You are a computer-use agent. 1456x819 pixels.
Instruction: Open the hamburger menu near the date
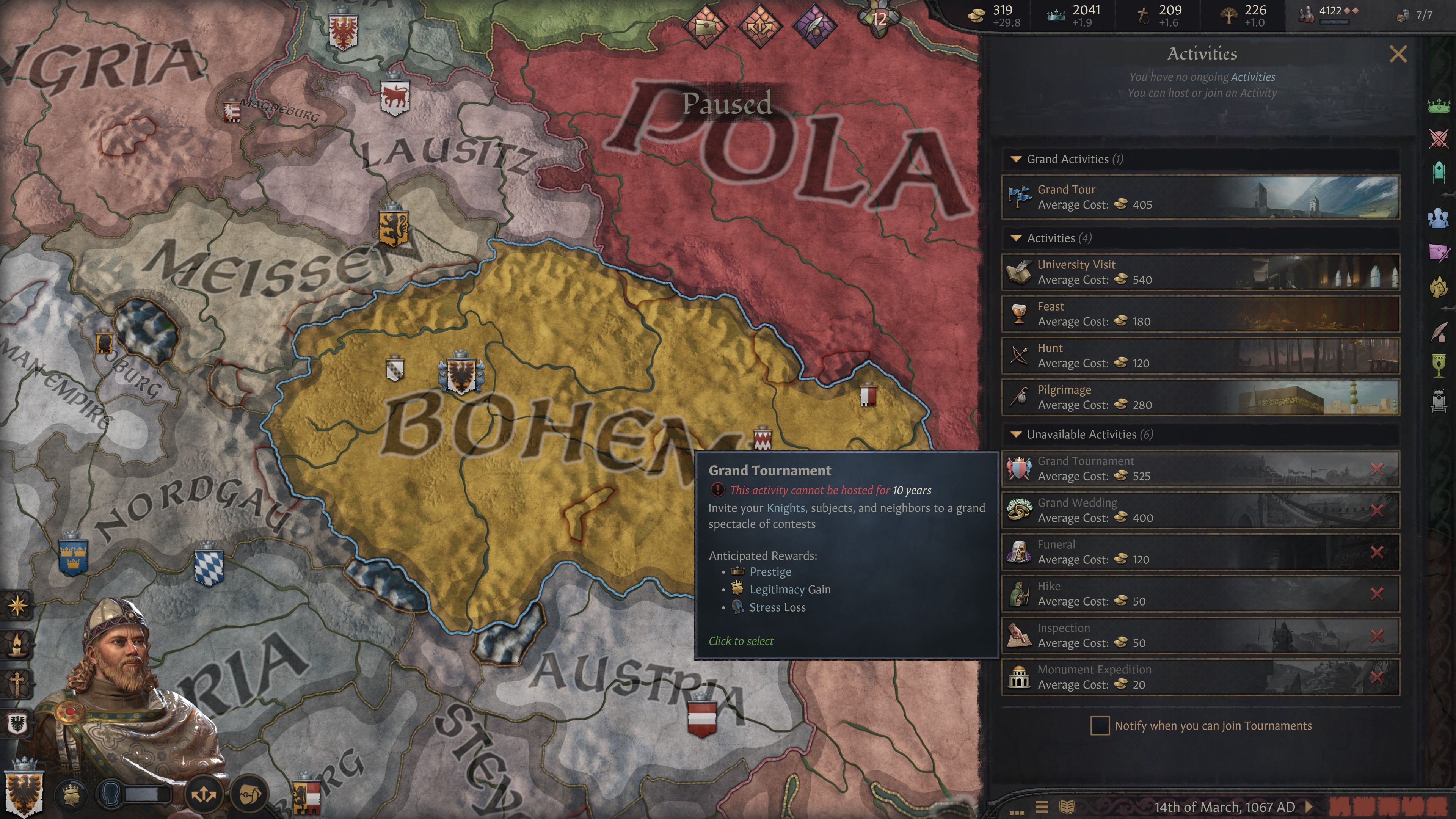1042,806
